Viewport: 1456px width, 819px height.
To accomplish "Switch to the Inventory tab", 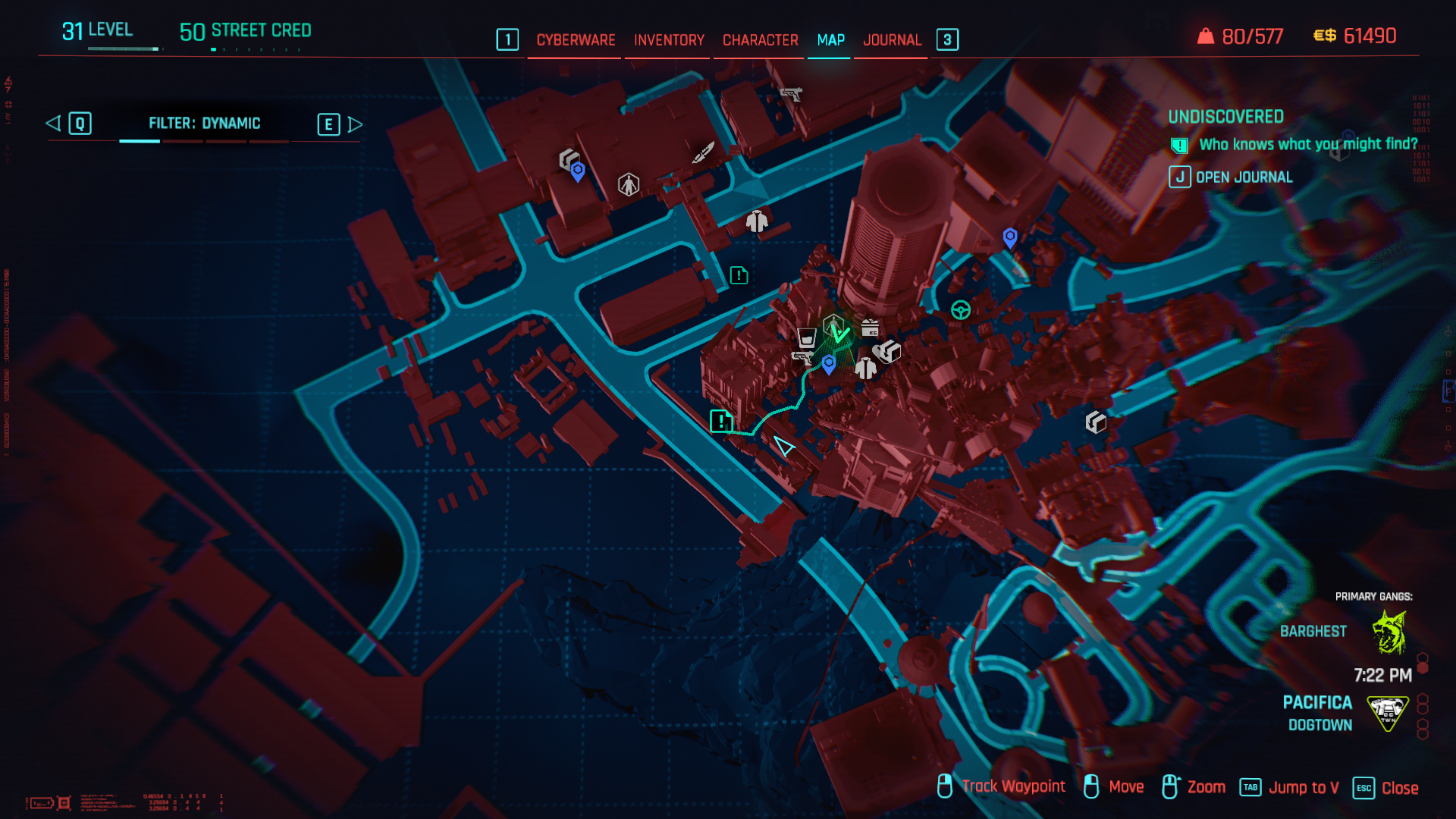I will pos(668,40).
